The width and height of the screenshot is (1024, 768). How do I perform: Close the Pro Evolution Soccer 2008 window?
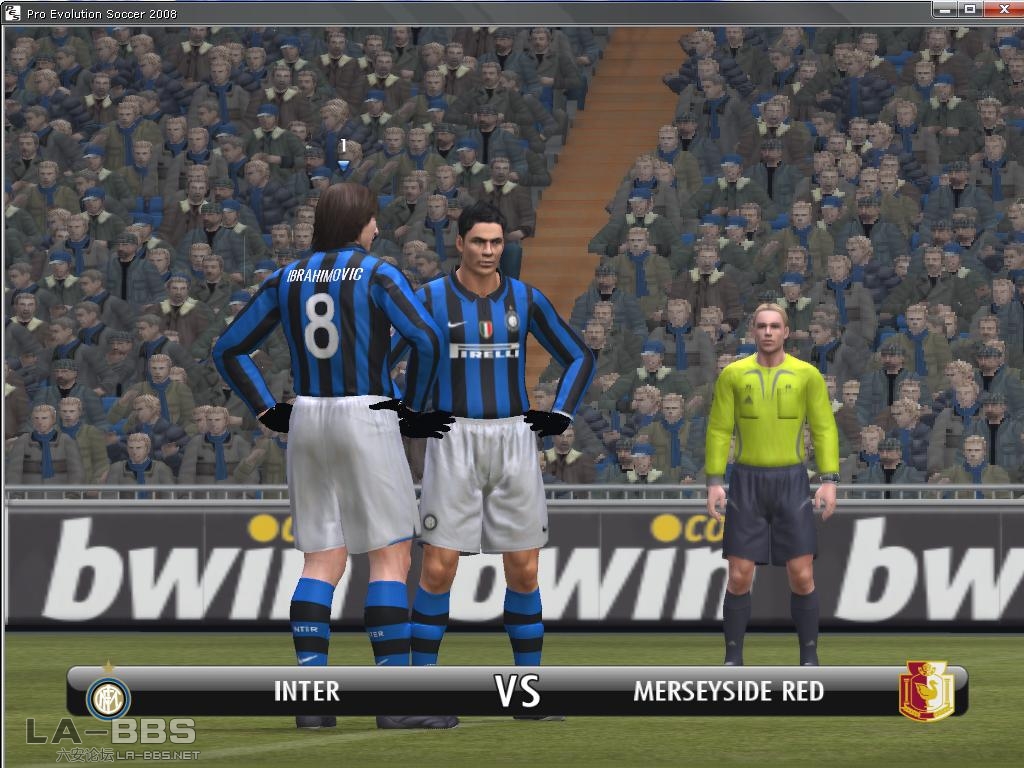point(1001,9)
